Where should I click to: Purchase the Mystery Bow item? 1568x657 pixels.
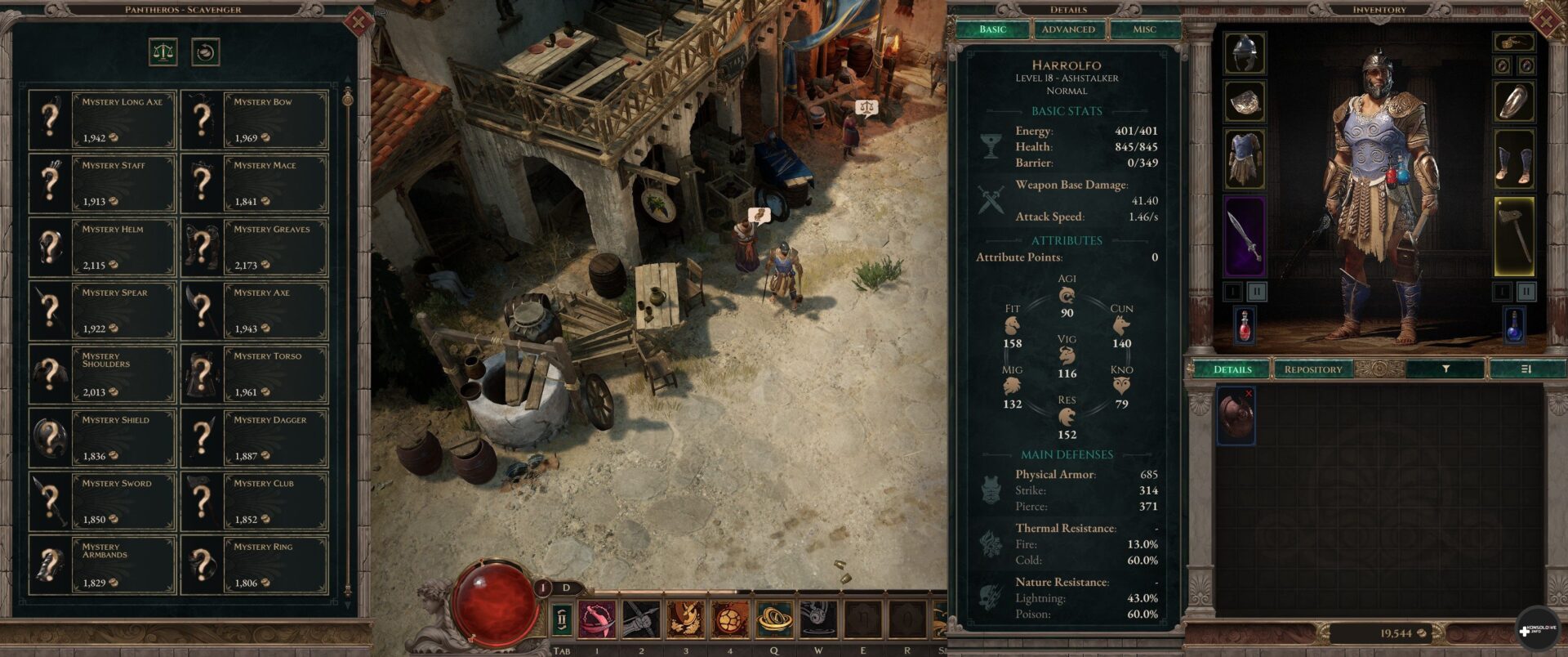pyautogui.click(x=254, y=119)
